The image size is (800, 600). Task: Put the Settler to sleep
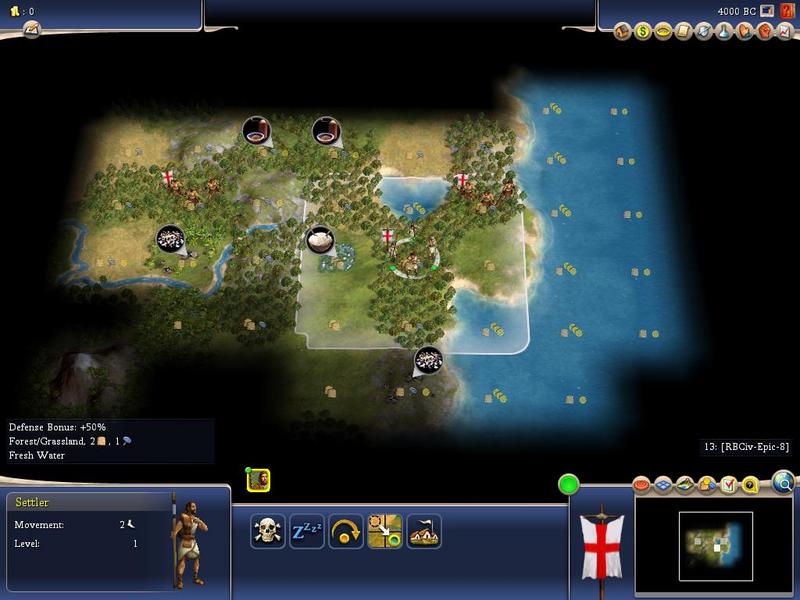(306, 531)
